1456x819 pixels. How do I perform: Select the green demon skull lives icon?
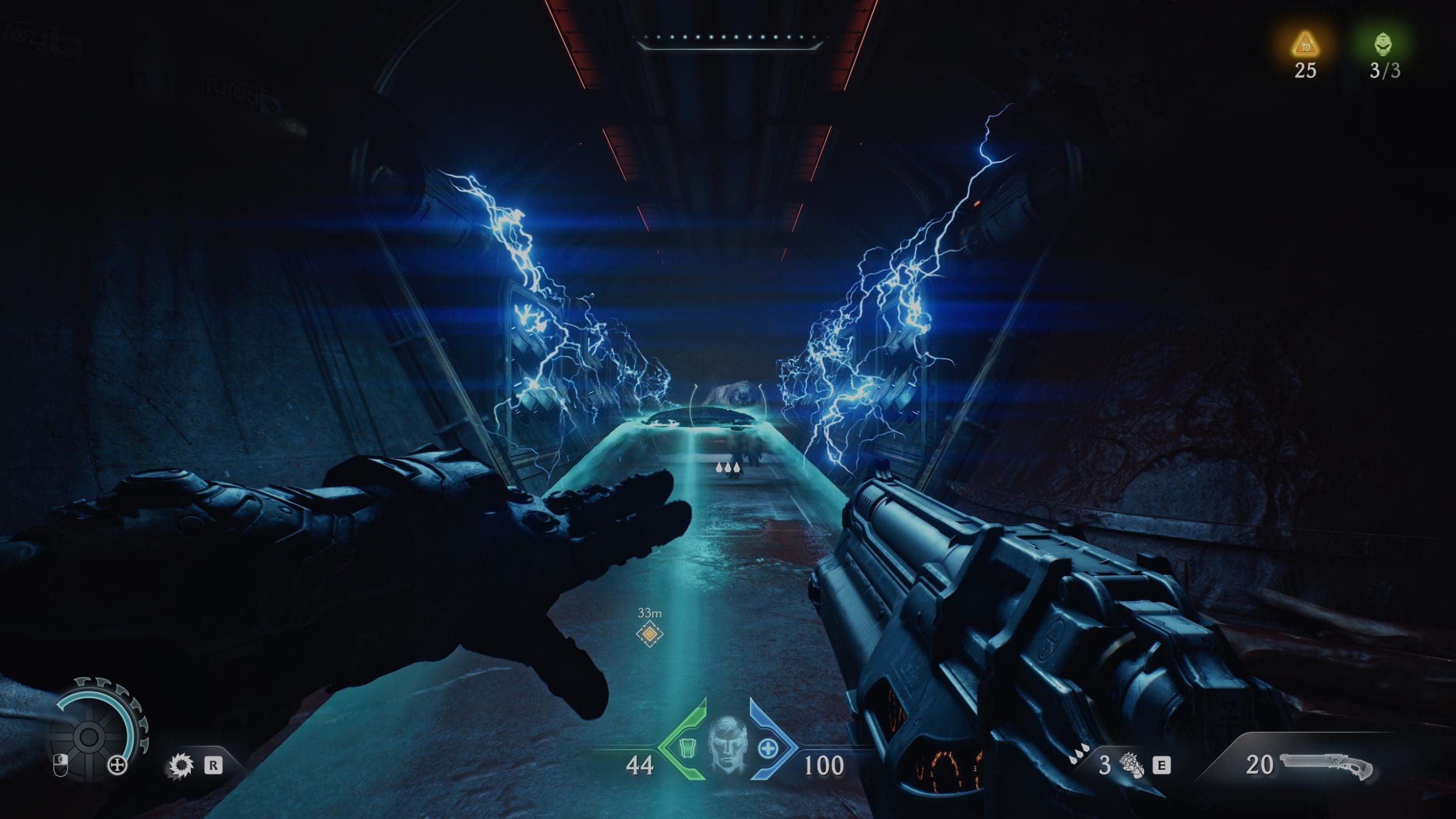[1384, 44]
